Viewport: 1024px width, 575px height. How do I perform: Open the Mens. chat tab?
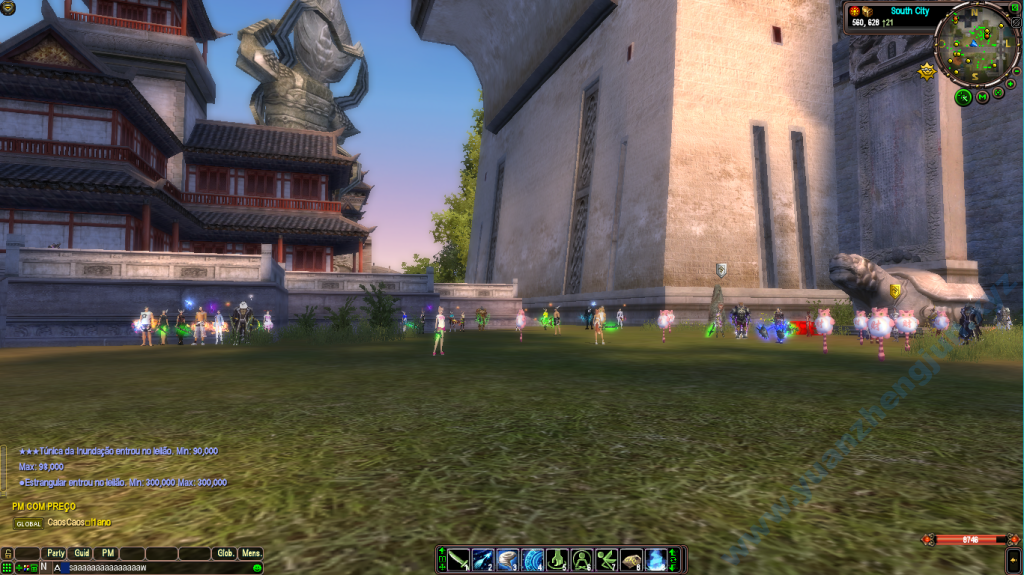click(x=251, y=553)
